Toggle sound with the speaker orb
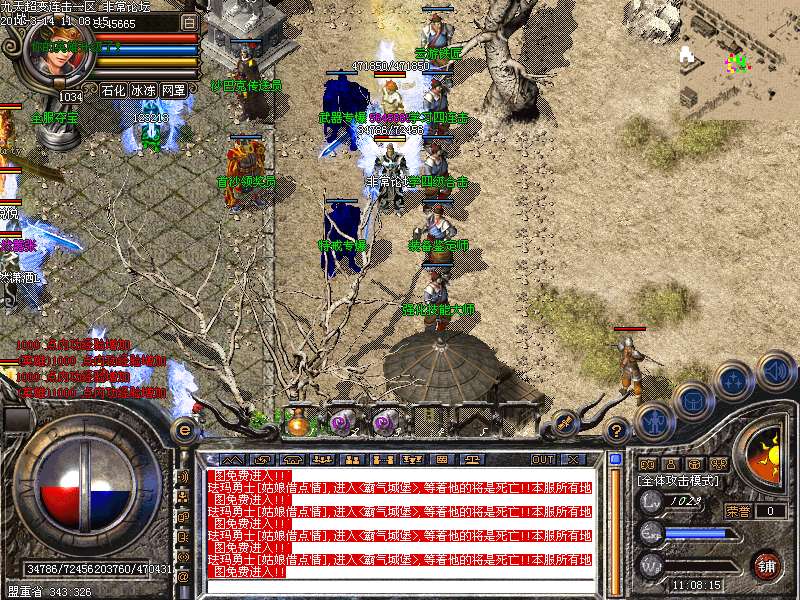Image resolution: width=800 pixels, height=600 pixels. [x=775, y=371]
